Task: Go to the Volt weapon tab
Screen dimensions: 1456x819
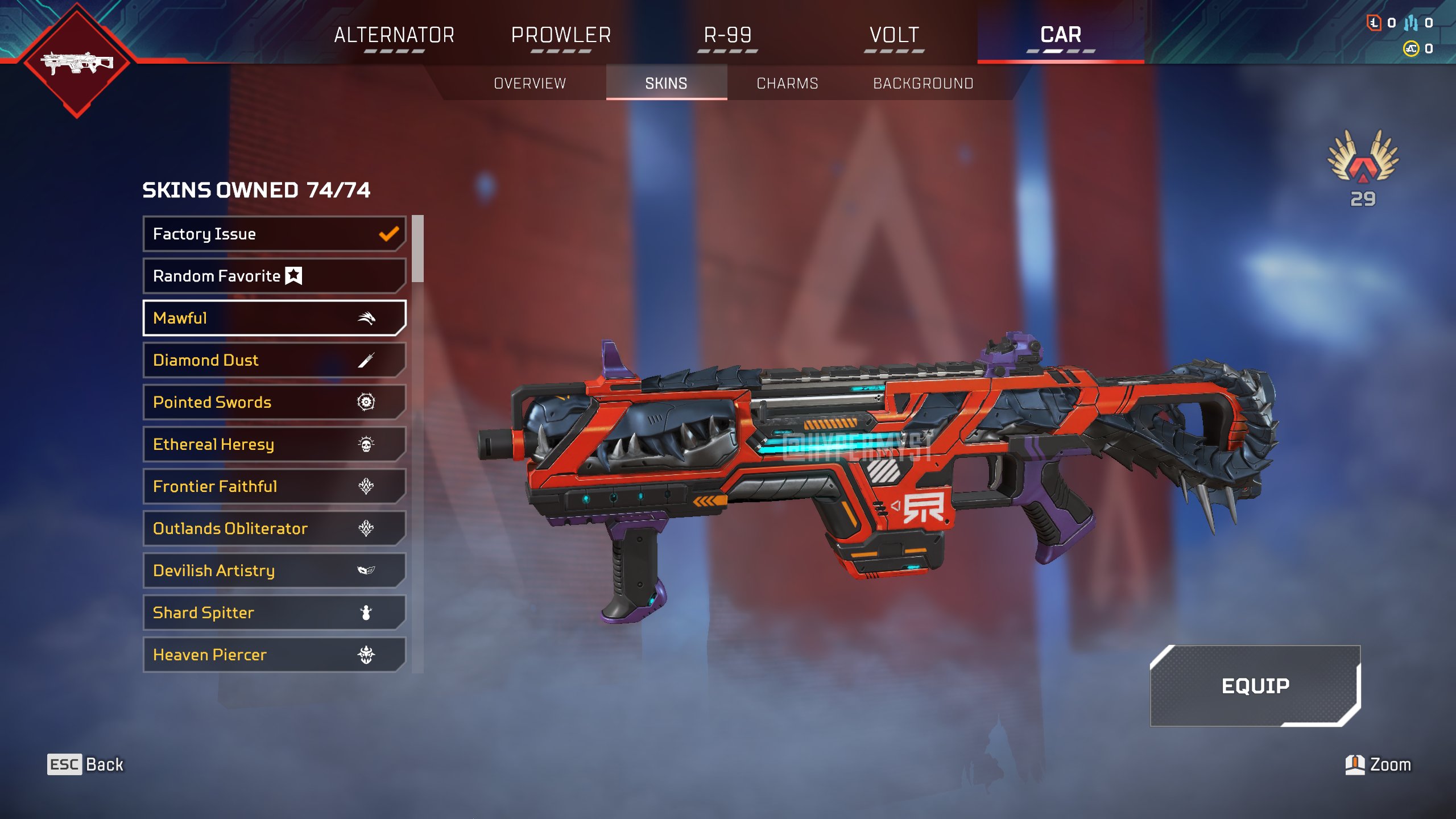Action: [894, 35]
